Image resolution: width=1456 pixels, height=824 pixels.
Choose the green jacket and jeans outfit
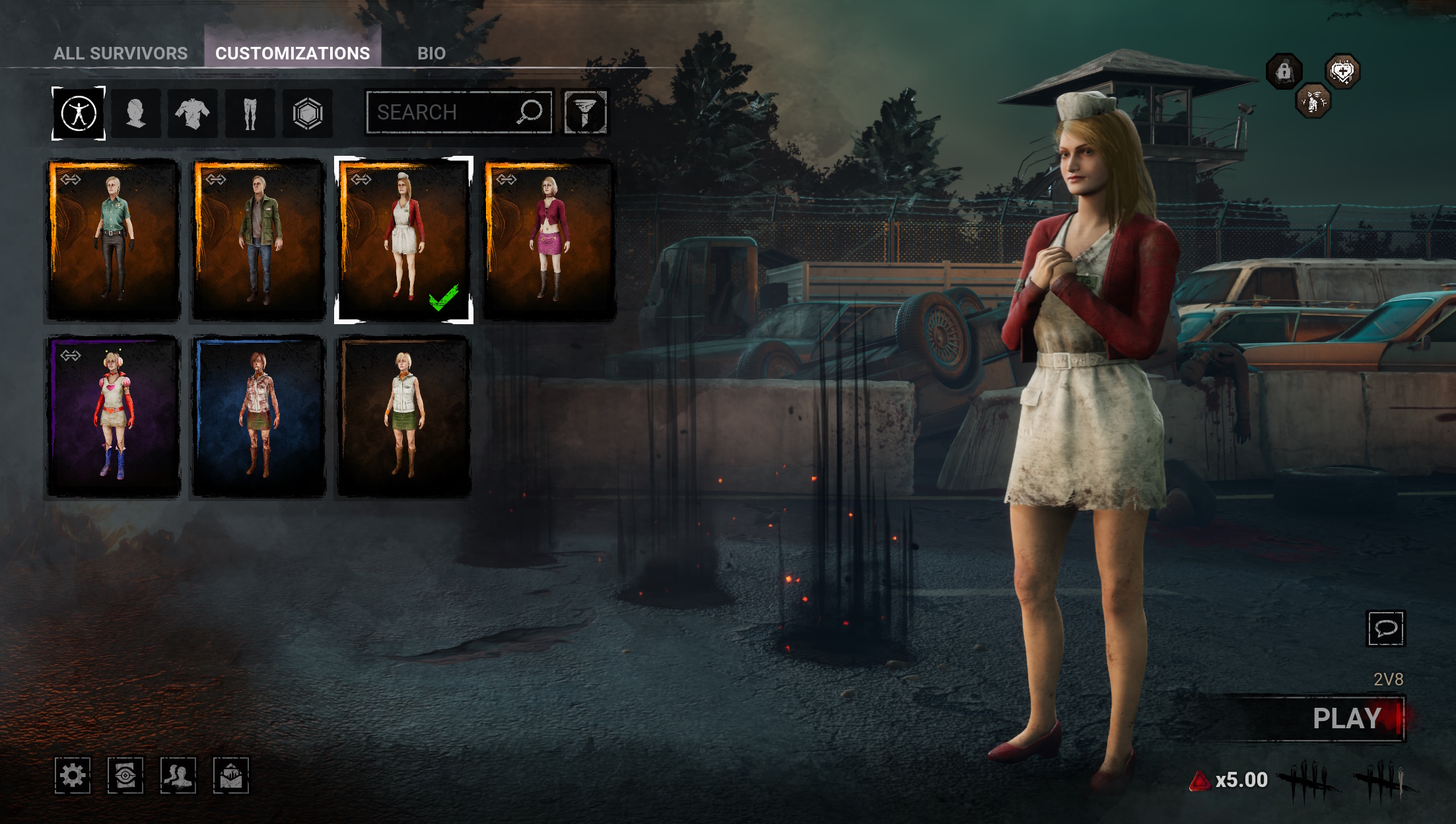259,240
